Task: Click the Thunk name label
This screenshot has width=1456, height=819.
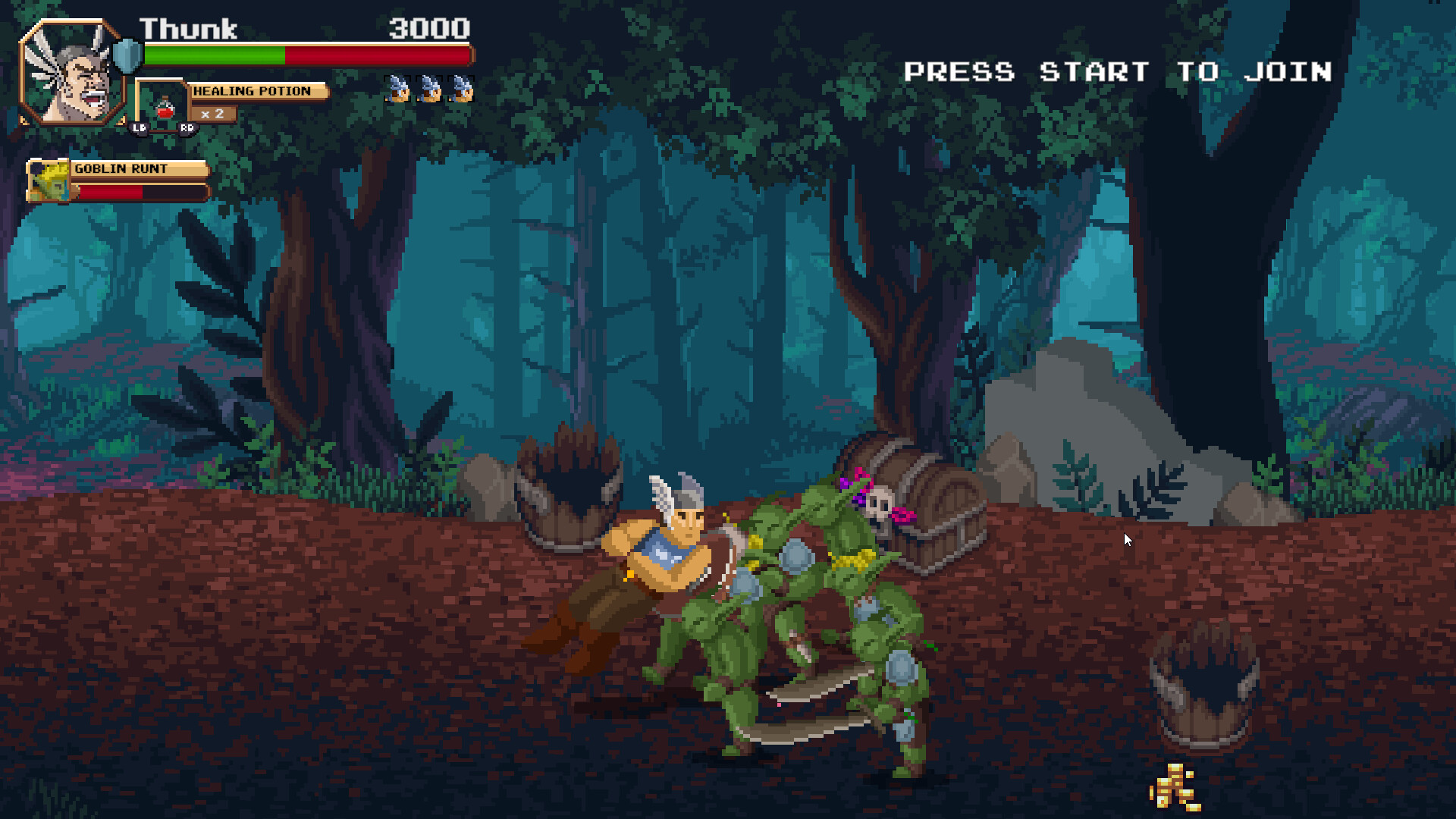Action: (188, 29)
